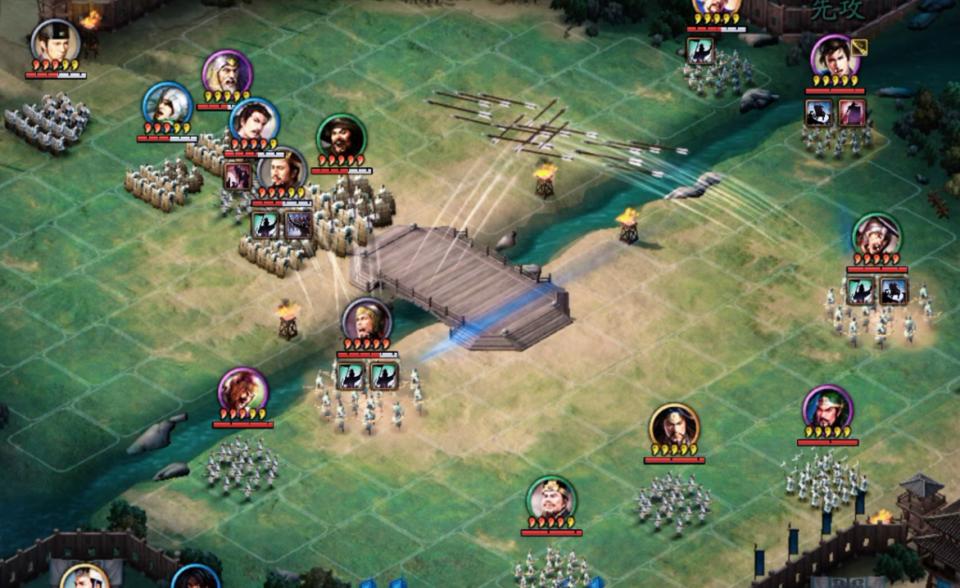Click the pink skill icon under the badge-marked general
The width and height of the screenshot is (960, 588).
[851, 112]
